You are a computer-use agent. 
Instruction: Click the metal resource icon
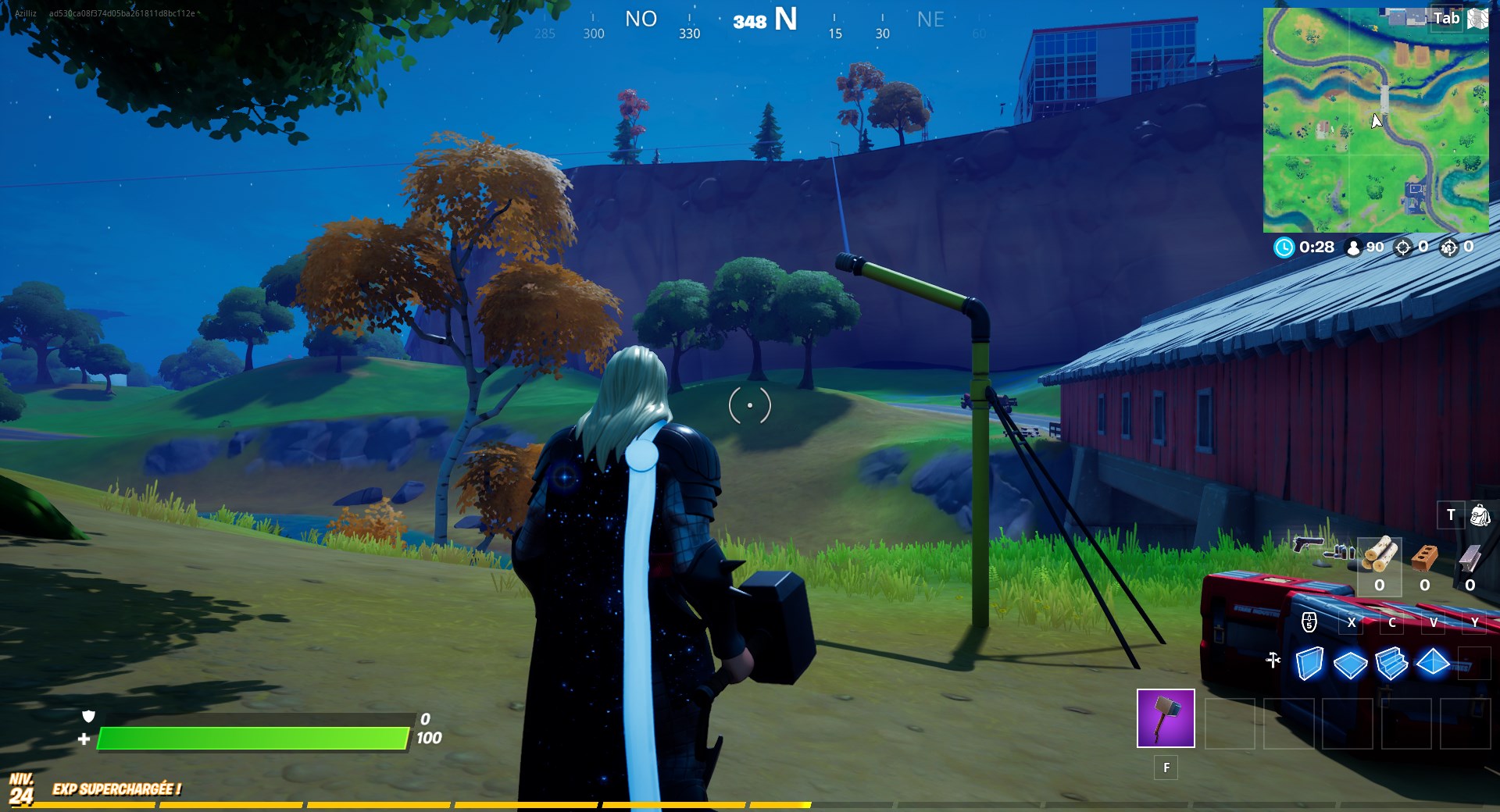1470,556
